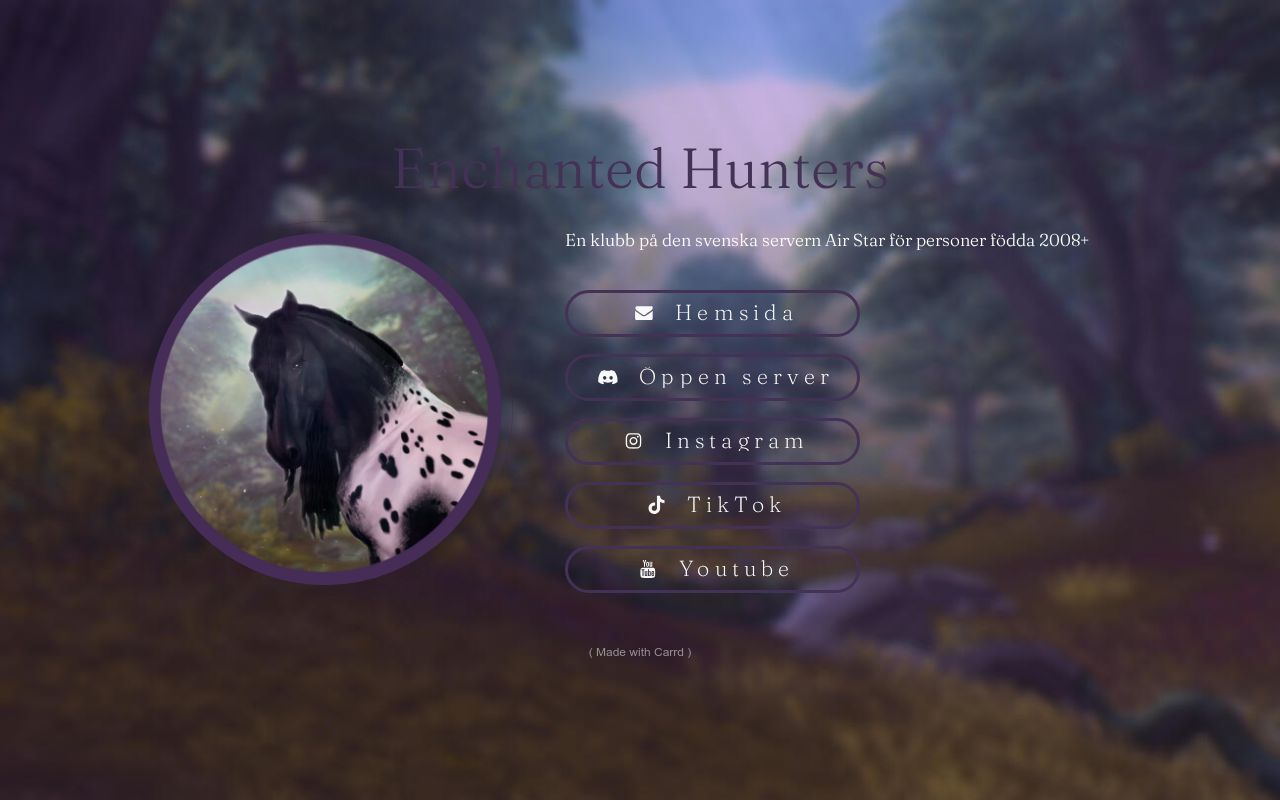Select the TikTok musical note icon
Viewport: 1280px width, 800px height.
point(655,504)
